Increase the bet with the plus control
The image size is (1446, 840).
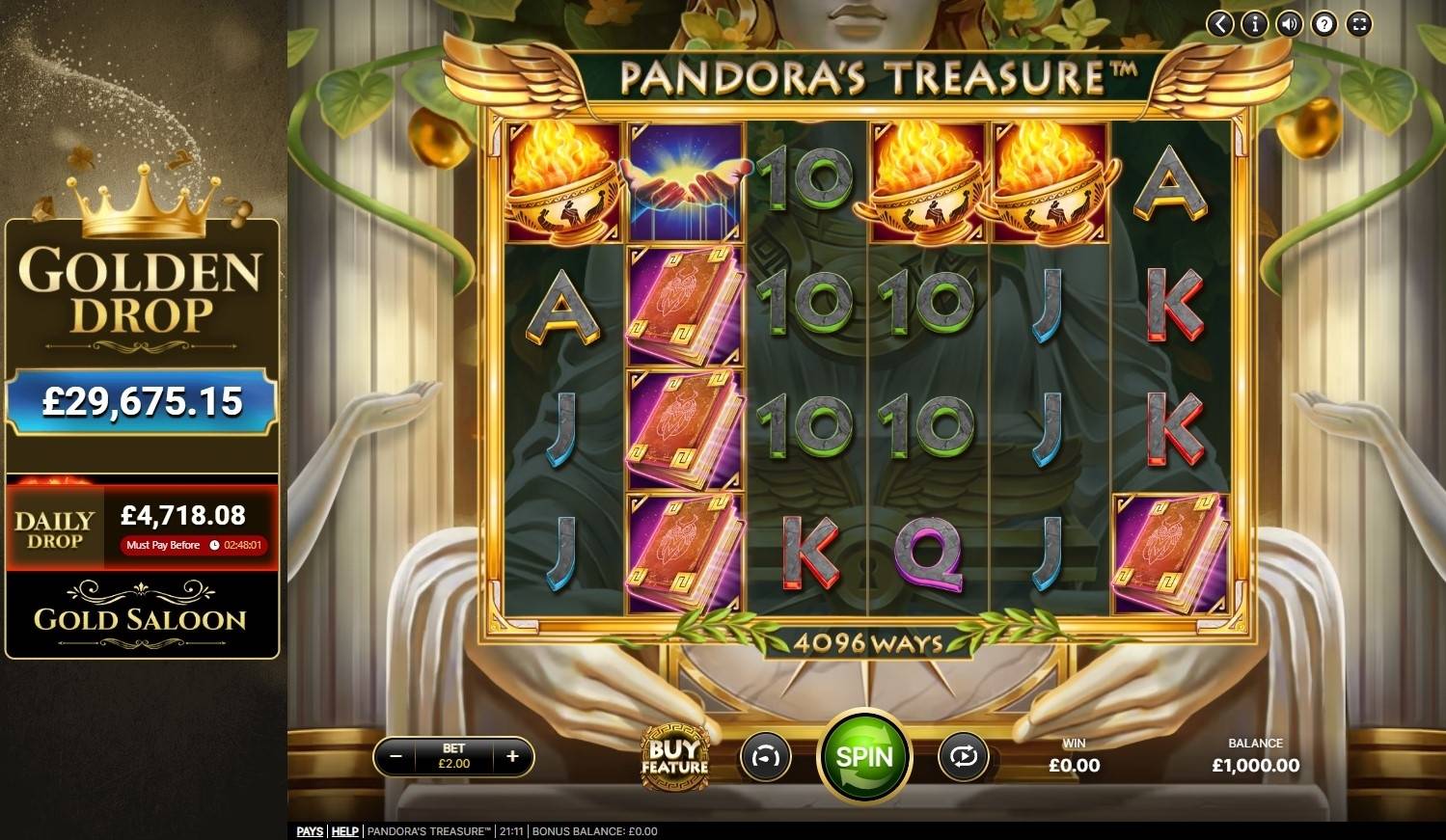512,757
